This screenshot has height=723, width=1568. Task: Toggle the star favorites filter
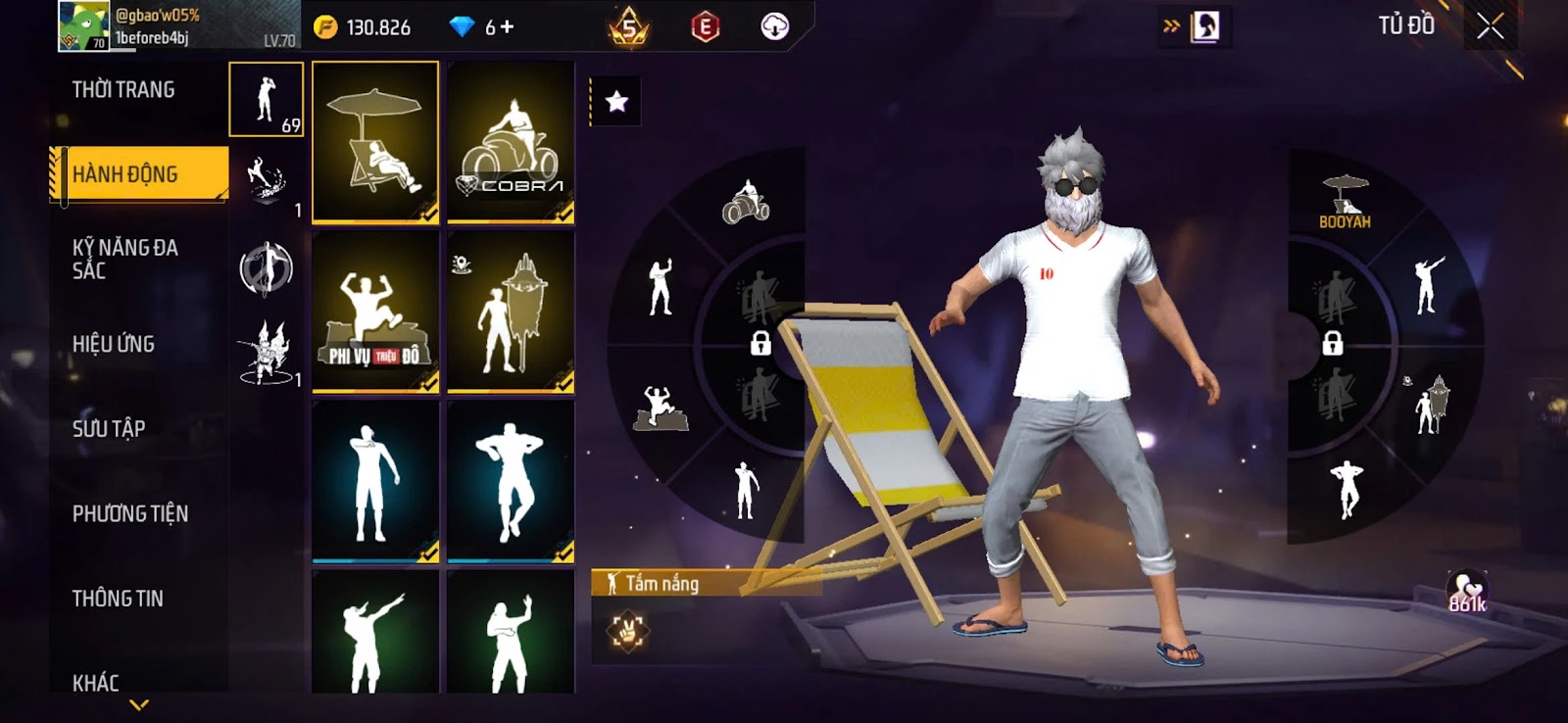(616, 101)
